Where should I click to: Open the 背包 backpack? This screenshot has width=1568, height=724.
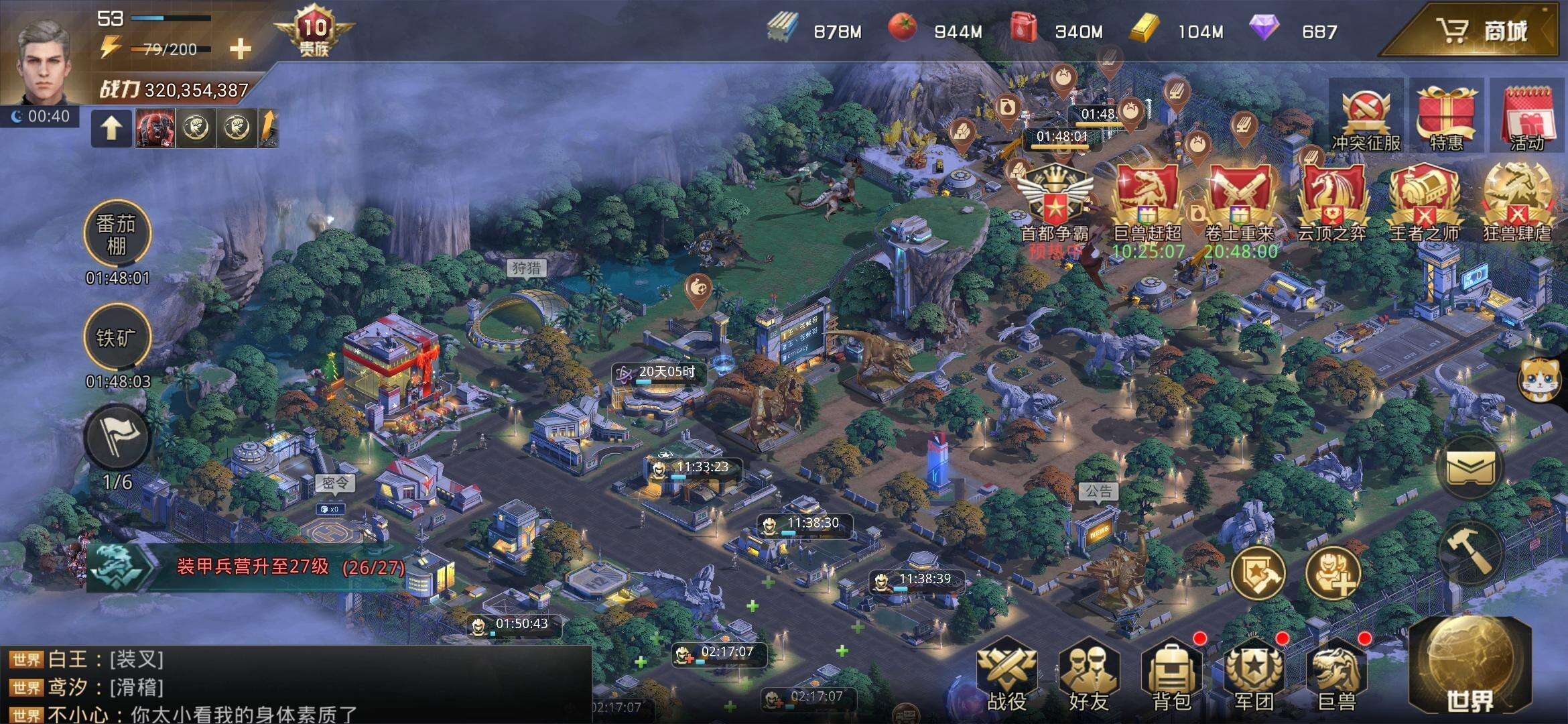click(x=1171, y=676)
